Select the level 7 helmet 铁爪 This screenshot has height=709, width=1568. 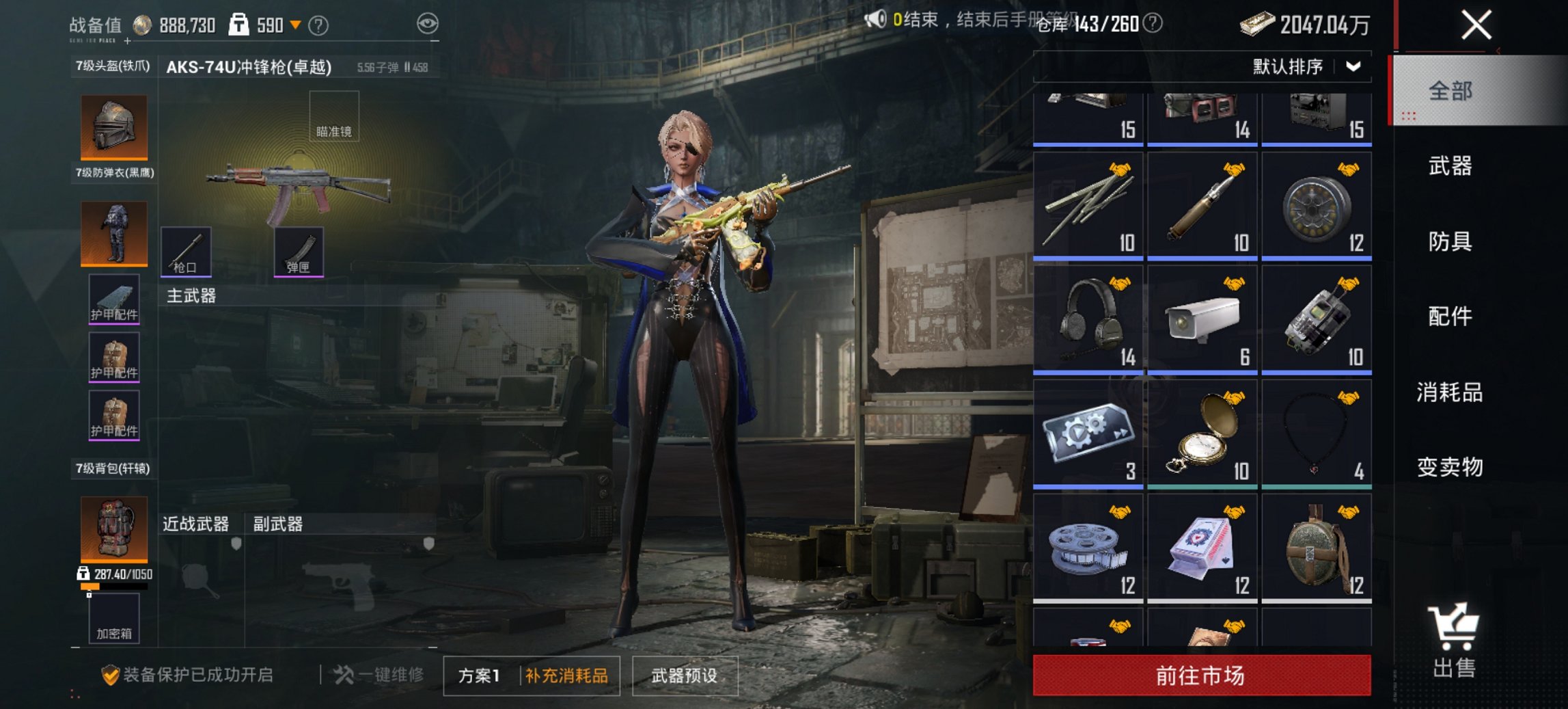[113, 126]
